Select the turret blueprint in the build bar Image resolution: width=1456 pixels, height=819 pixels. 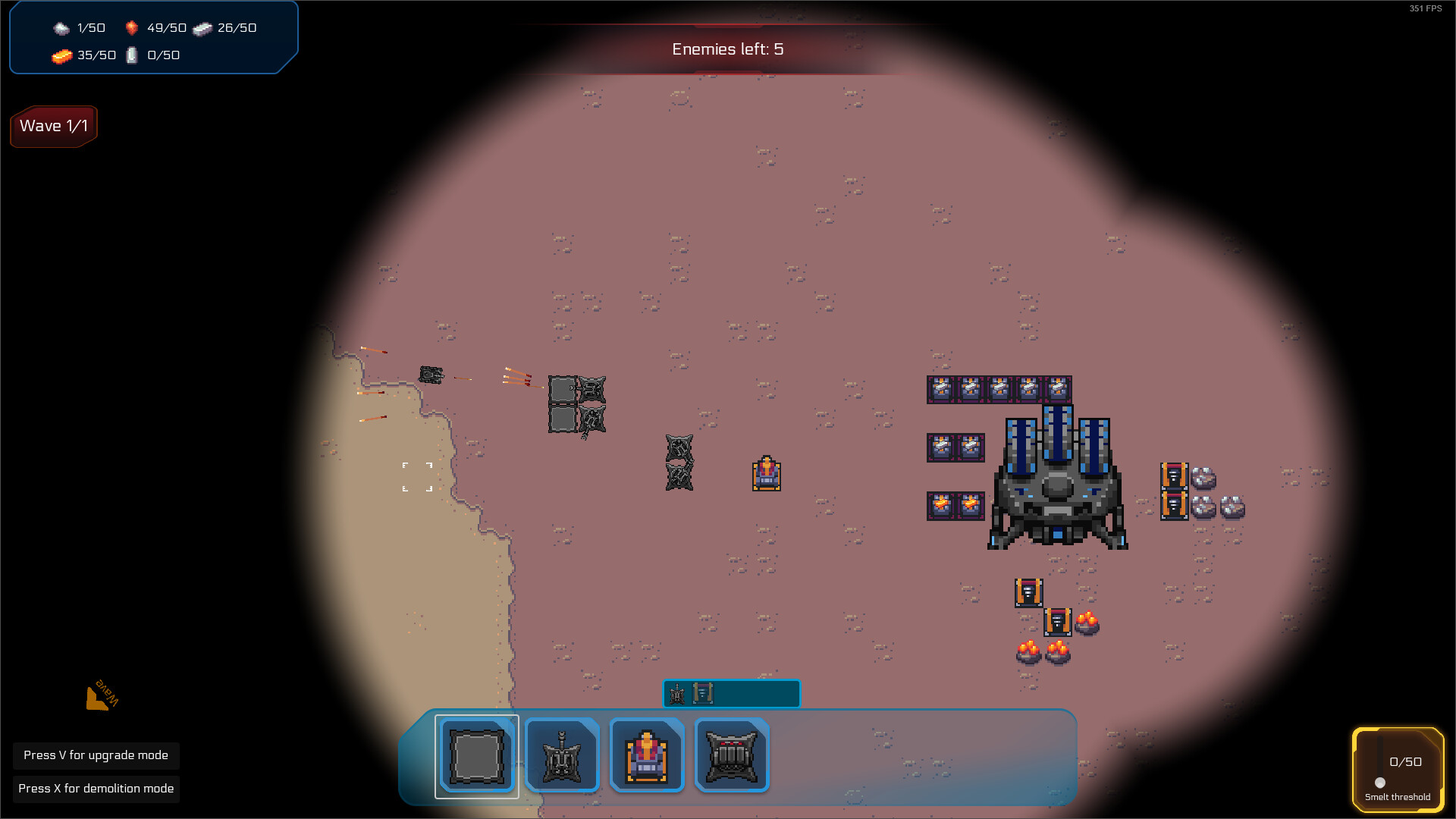pos(562,755)
